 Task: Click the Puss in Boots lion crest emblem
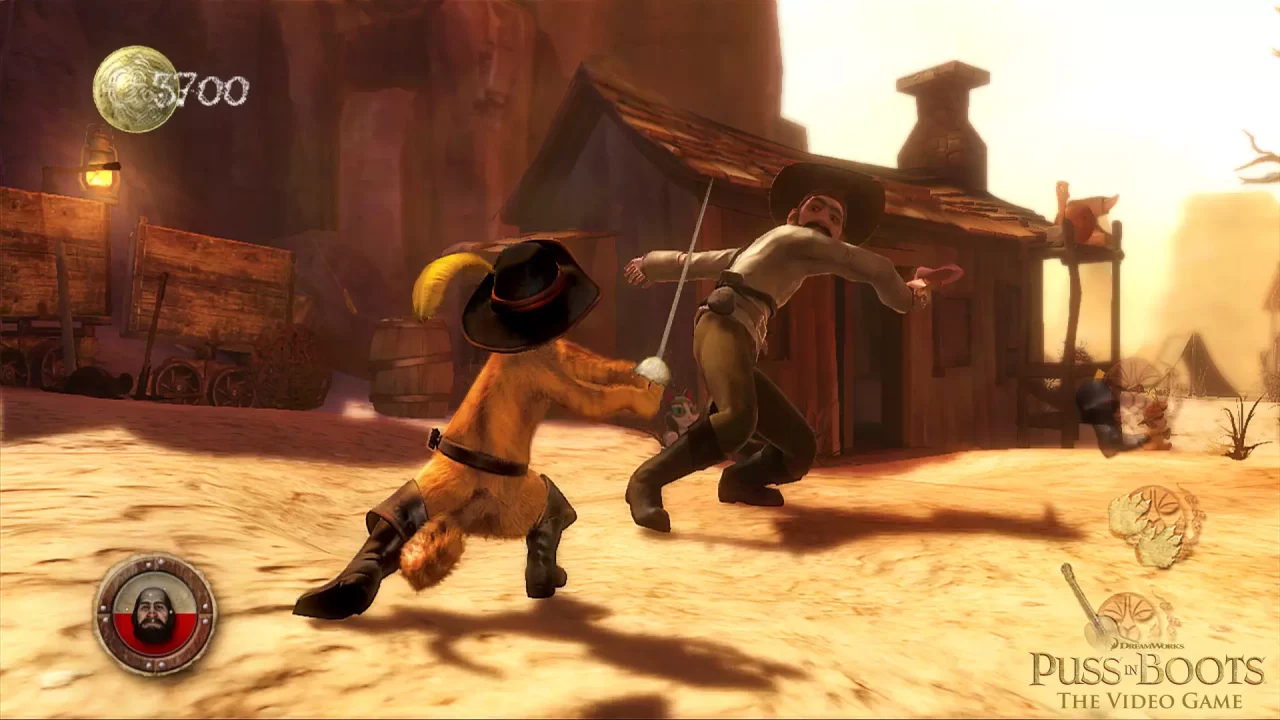[x=1127, y=615]
